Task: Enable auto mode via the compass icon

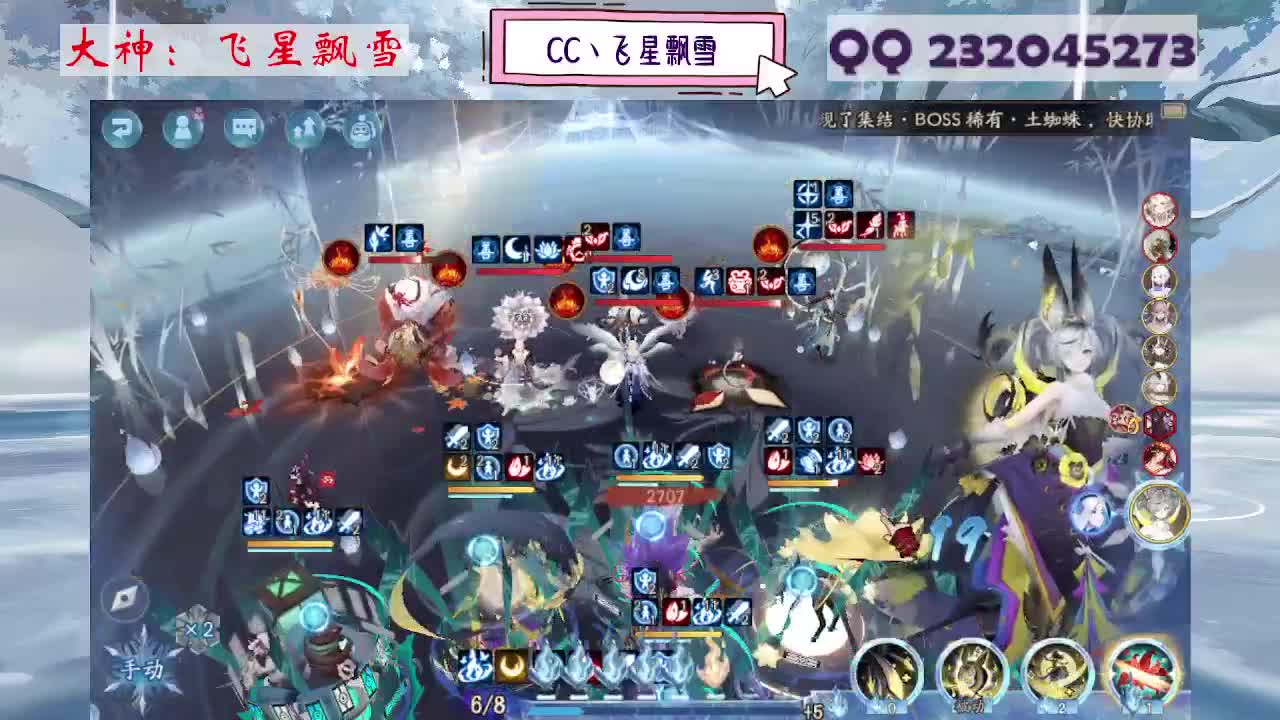Action: pyautogui.click(x=122, y=597)
